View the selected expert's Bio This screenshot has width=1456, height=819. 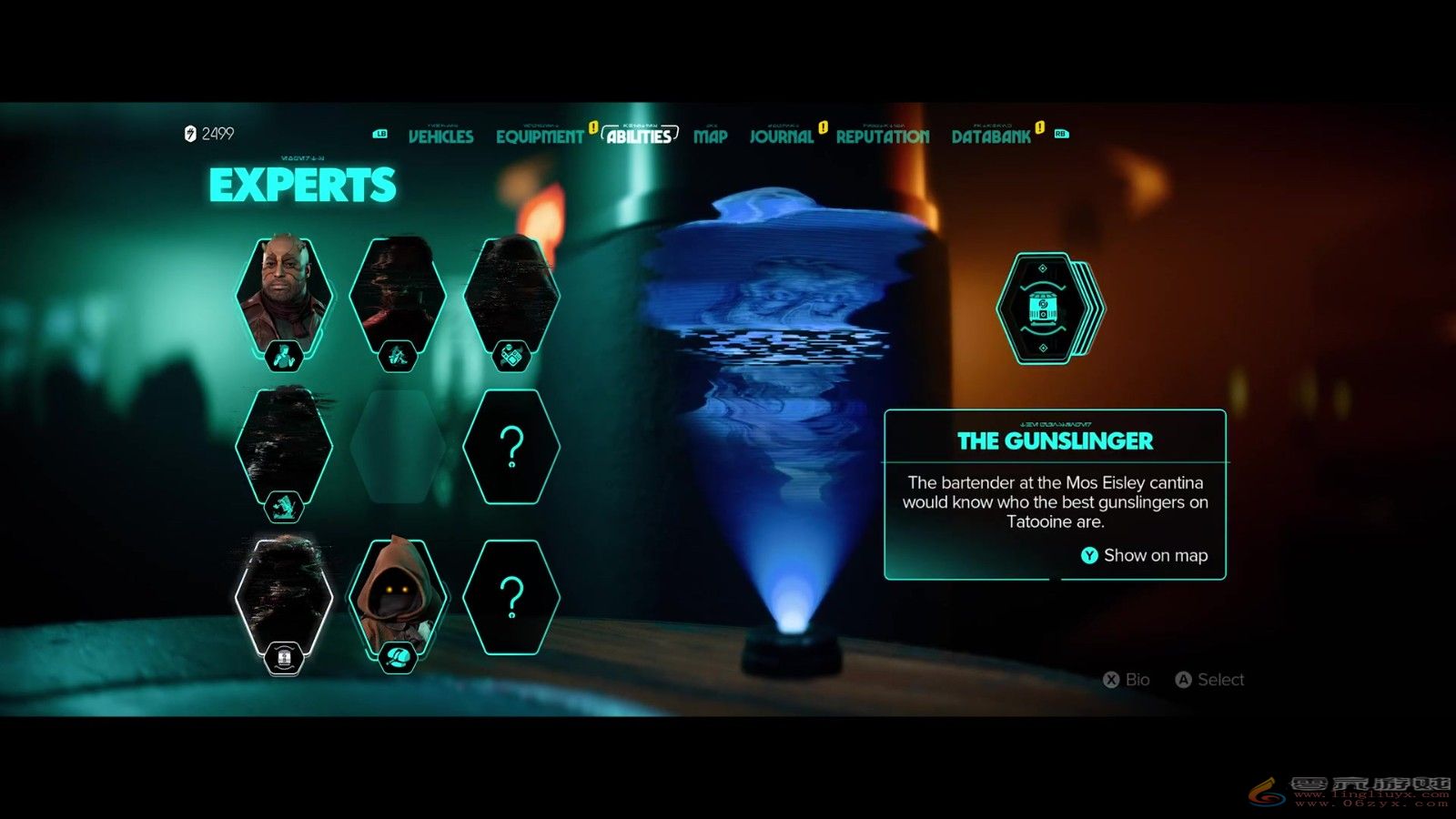coord(1127,680)
